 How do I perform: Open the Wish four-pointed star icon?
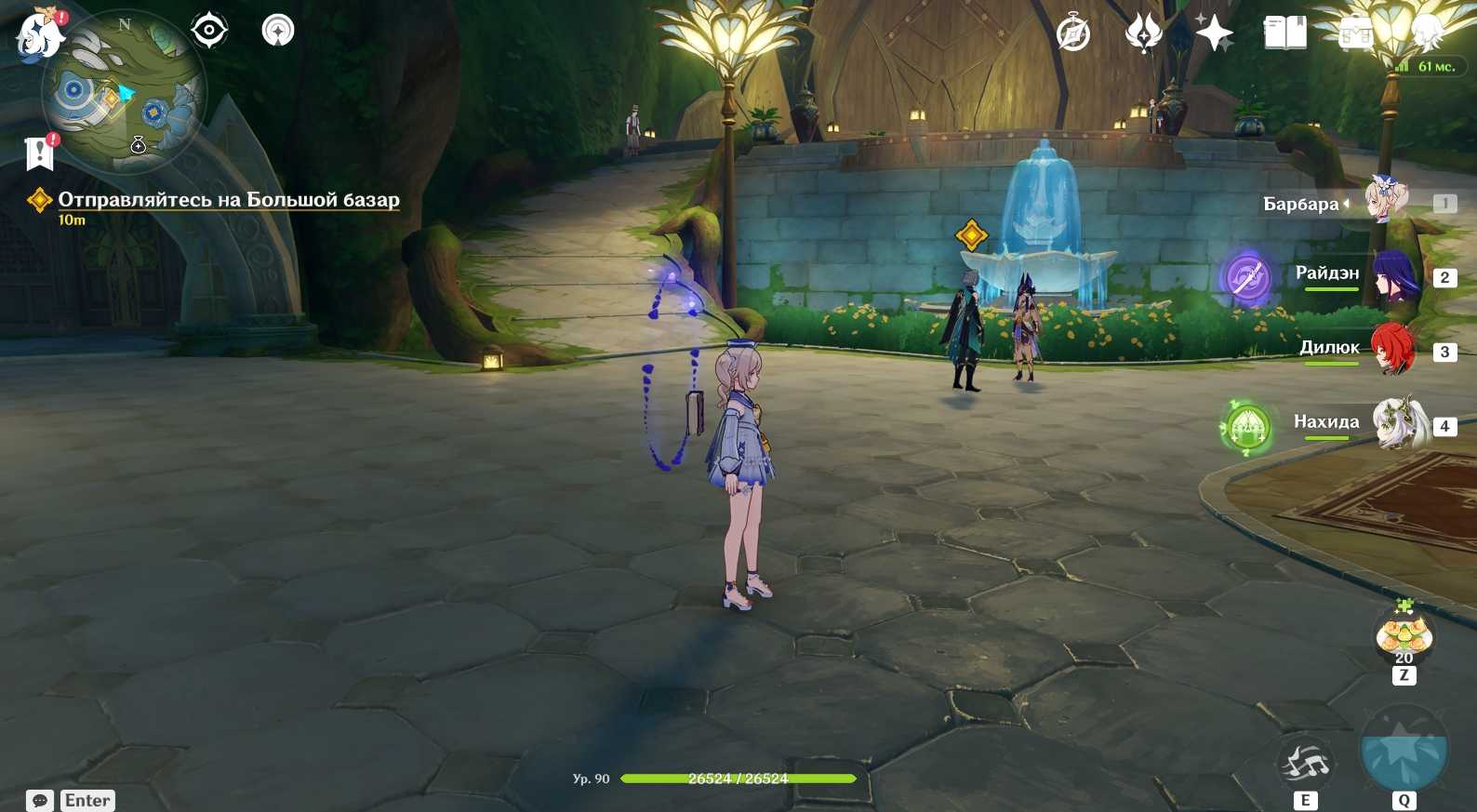(x=1214, y=34)
